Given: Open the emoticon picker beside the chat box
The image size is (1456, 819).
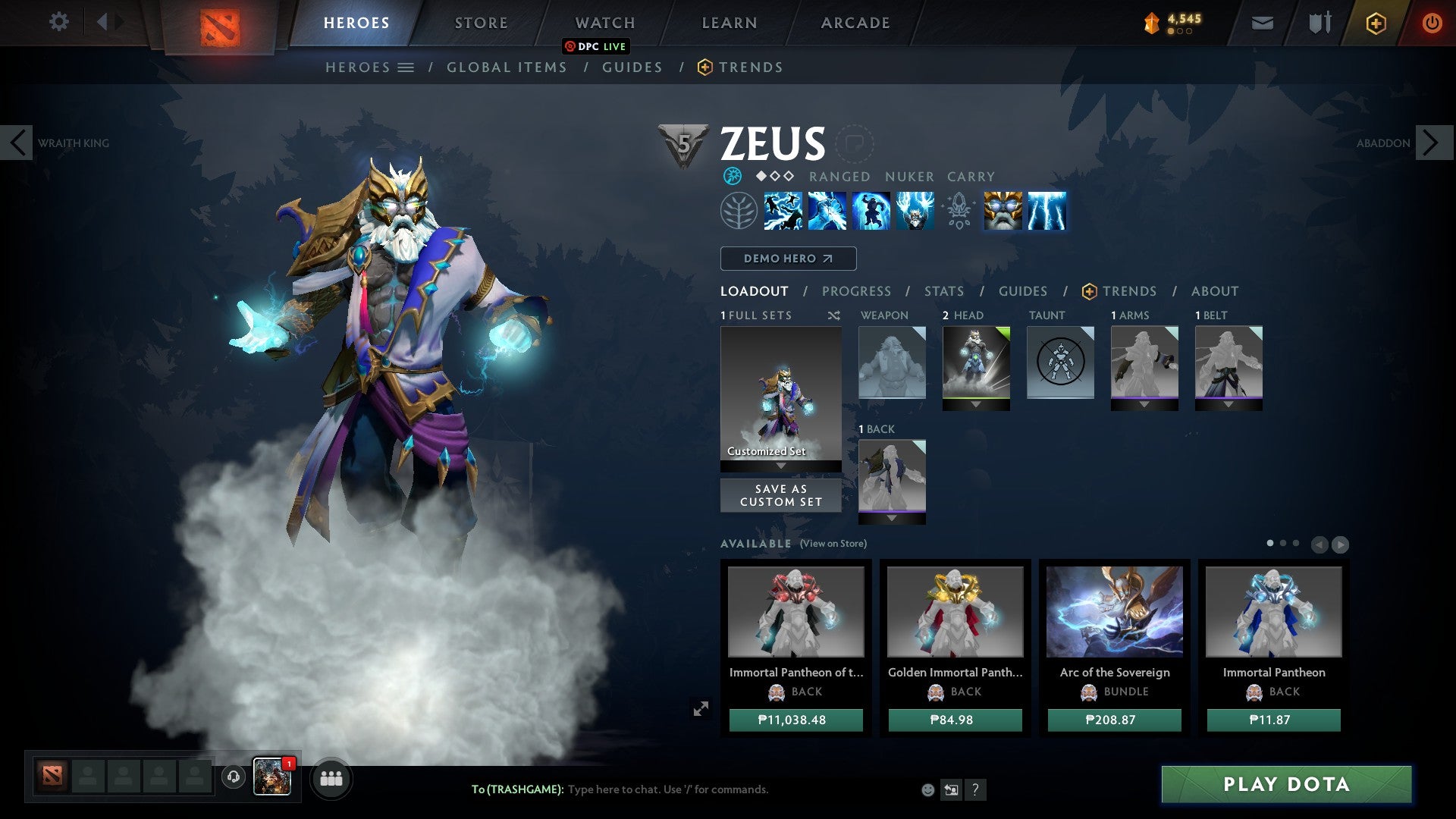Looking at the screenshot, I should 927,790.
